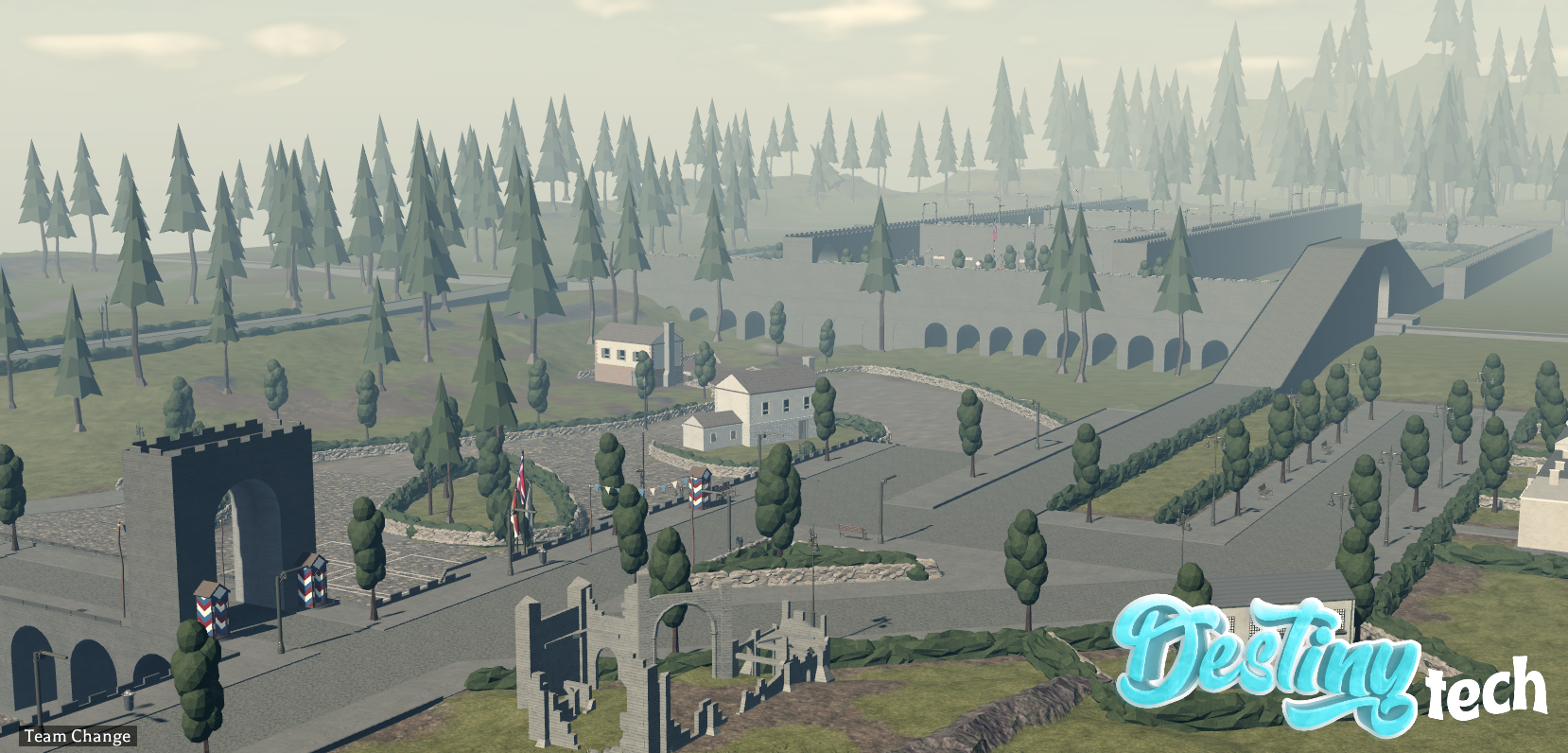1568x753 pixels.
Task: Click the trash bin near the arches
Action: tap(128, 700)
